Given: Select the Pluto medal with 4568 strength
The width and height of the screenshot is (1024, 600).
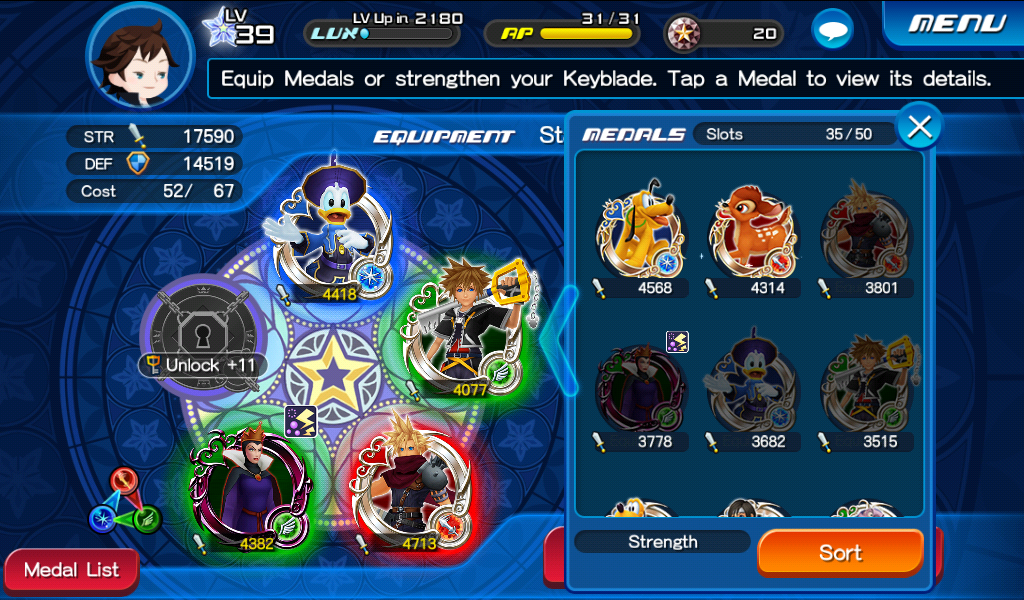Looking at the screenshot, I should click(x=639, y=237).
